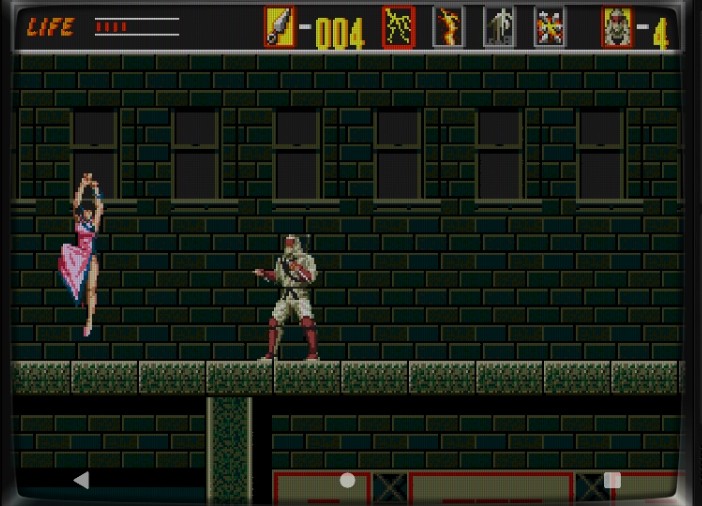Tap the round Android home button
The width and height of the screenshot is (702, 506).
click(x=347, y=480)
